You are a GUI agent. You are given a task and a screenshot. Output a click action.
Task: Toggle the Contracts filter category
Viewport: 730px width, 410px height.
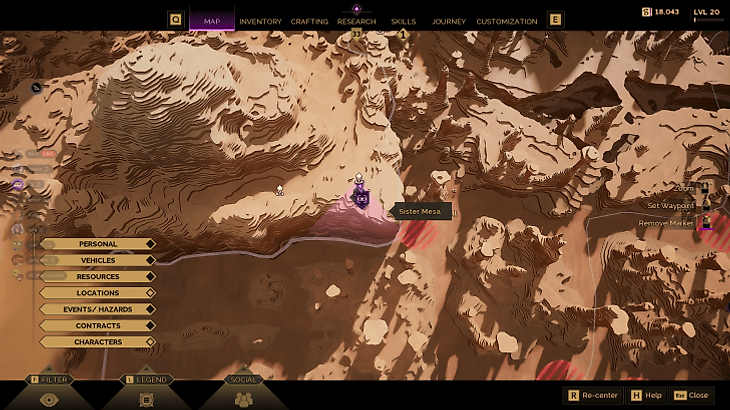[x=98, y=326]
